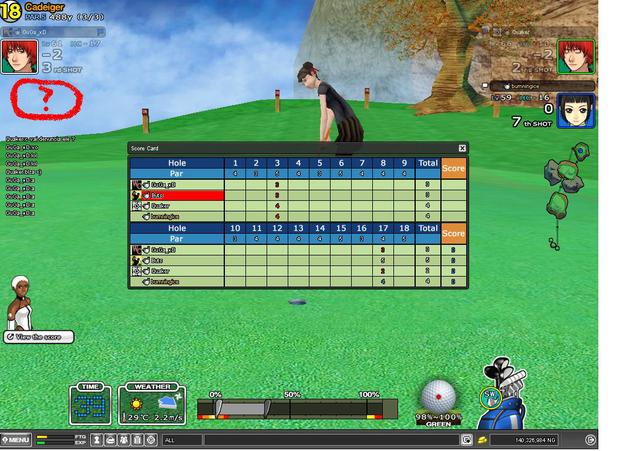Image resolution: width=640 pixels, height=451 pixels.
Task: Click the orange Score header for holes 1-9
Action: (454, 168)
